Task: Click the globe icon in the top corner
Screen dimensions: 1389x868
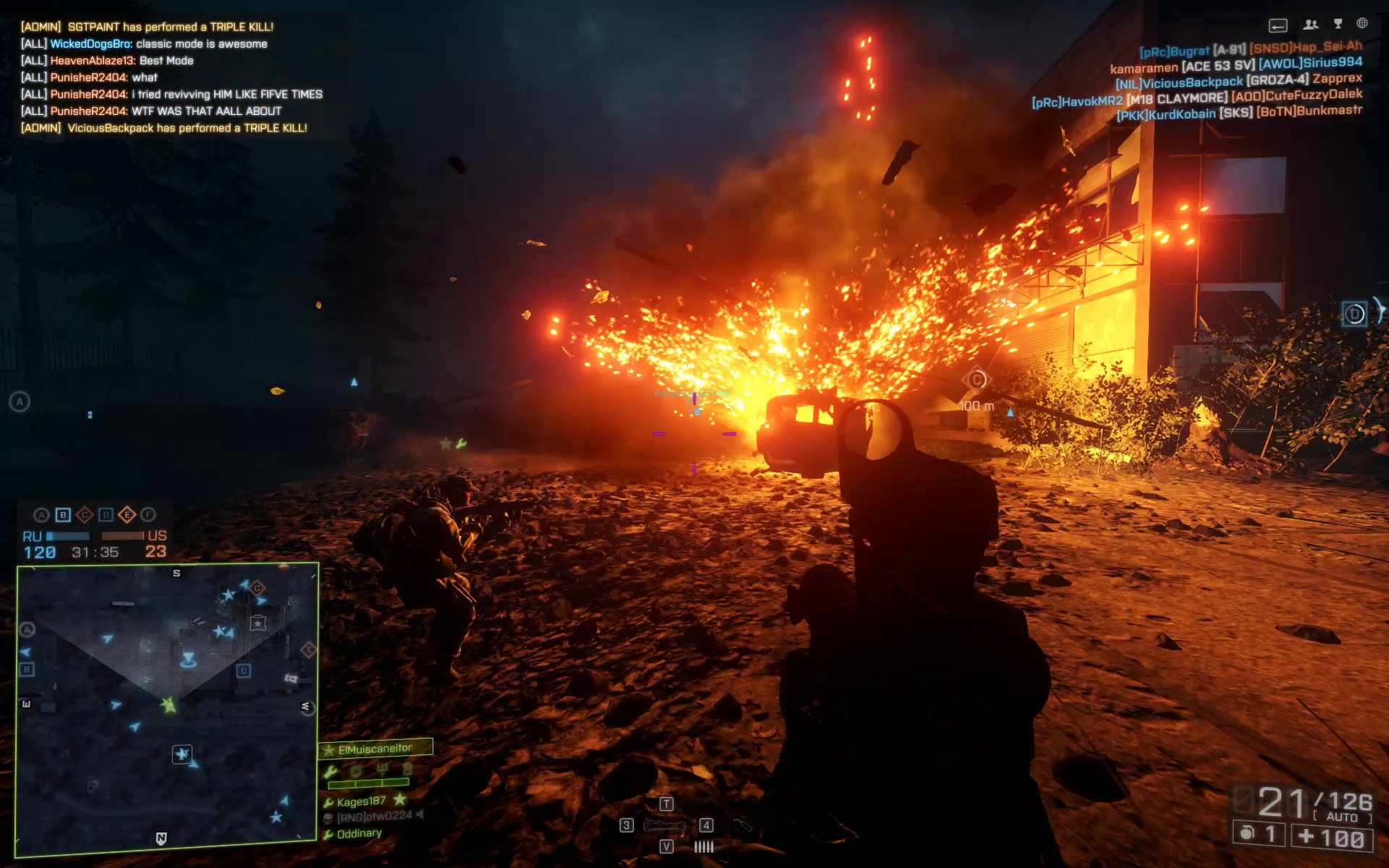Action: pos(1362,24)
